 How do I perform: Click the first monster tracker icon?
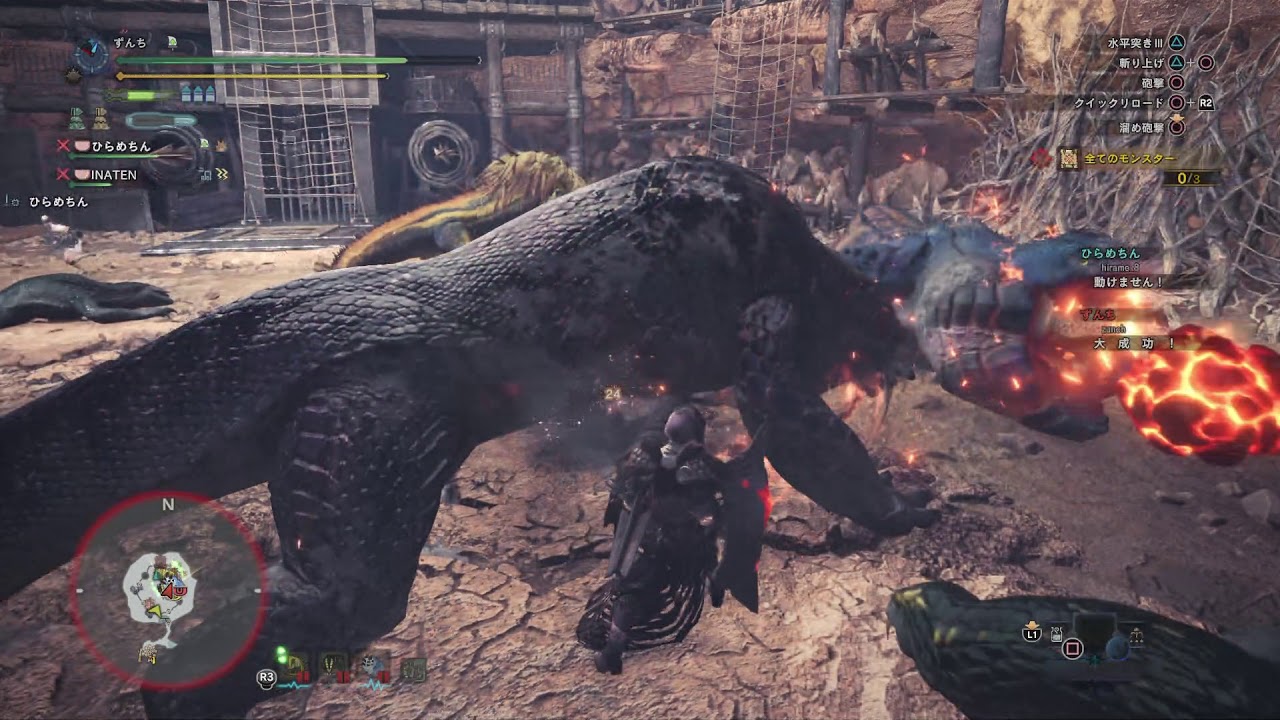click(x=296, y=667)
